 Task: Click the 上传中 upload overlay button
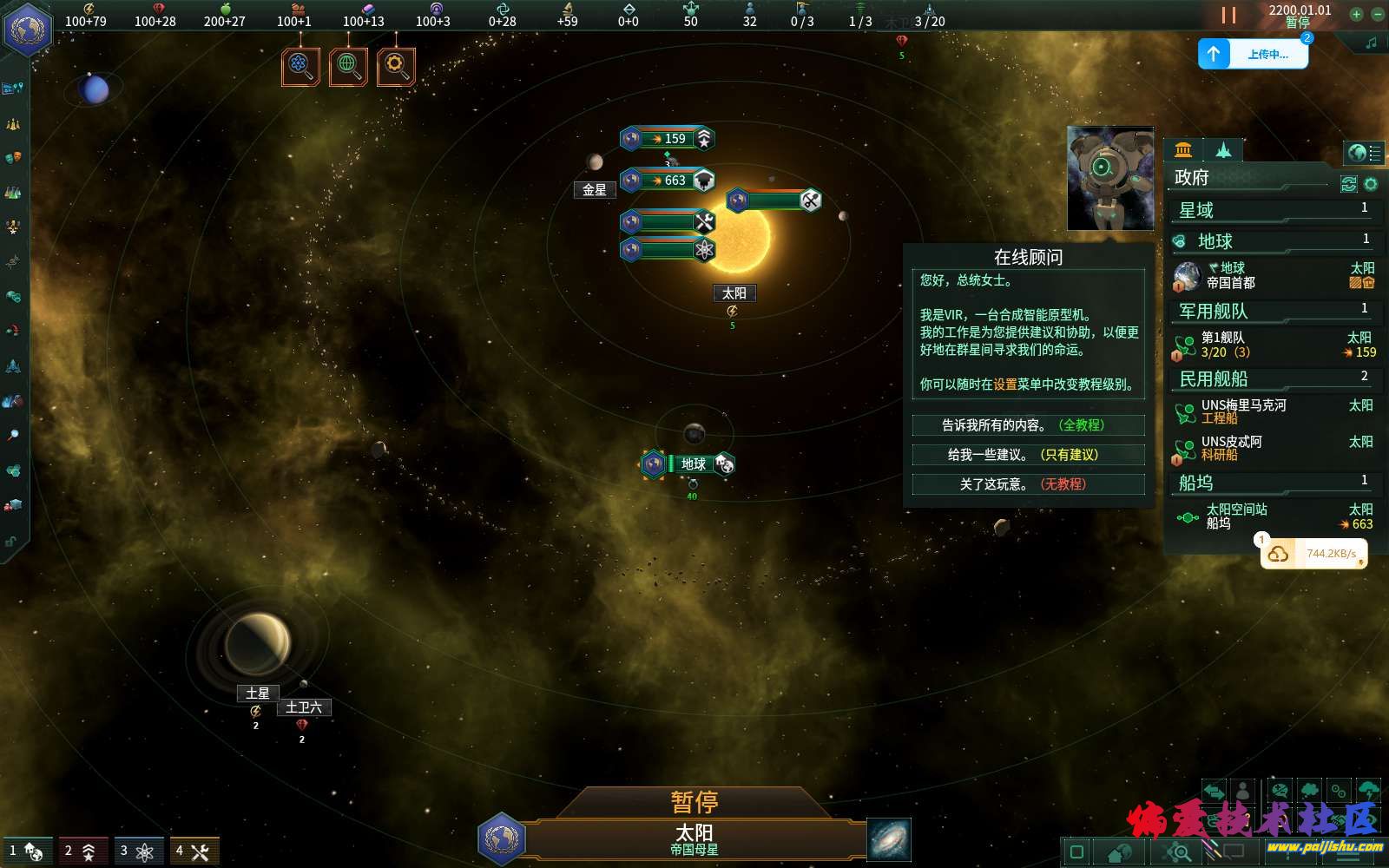coord(1253,54)
